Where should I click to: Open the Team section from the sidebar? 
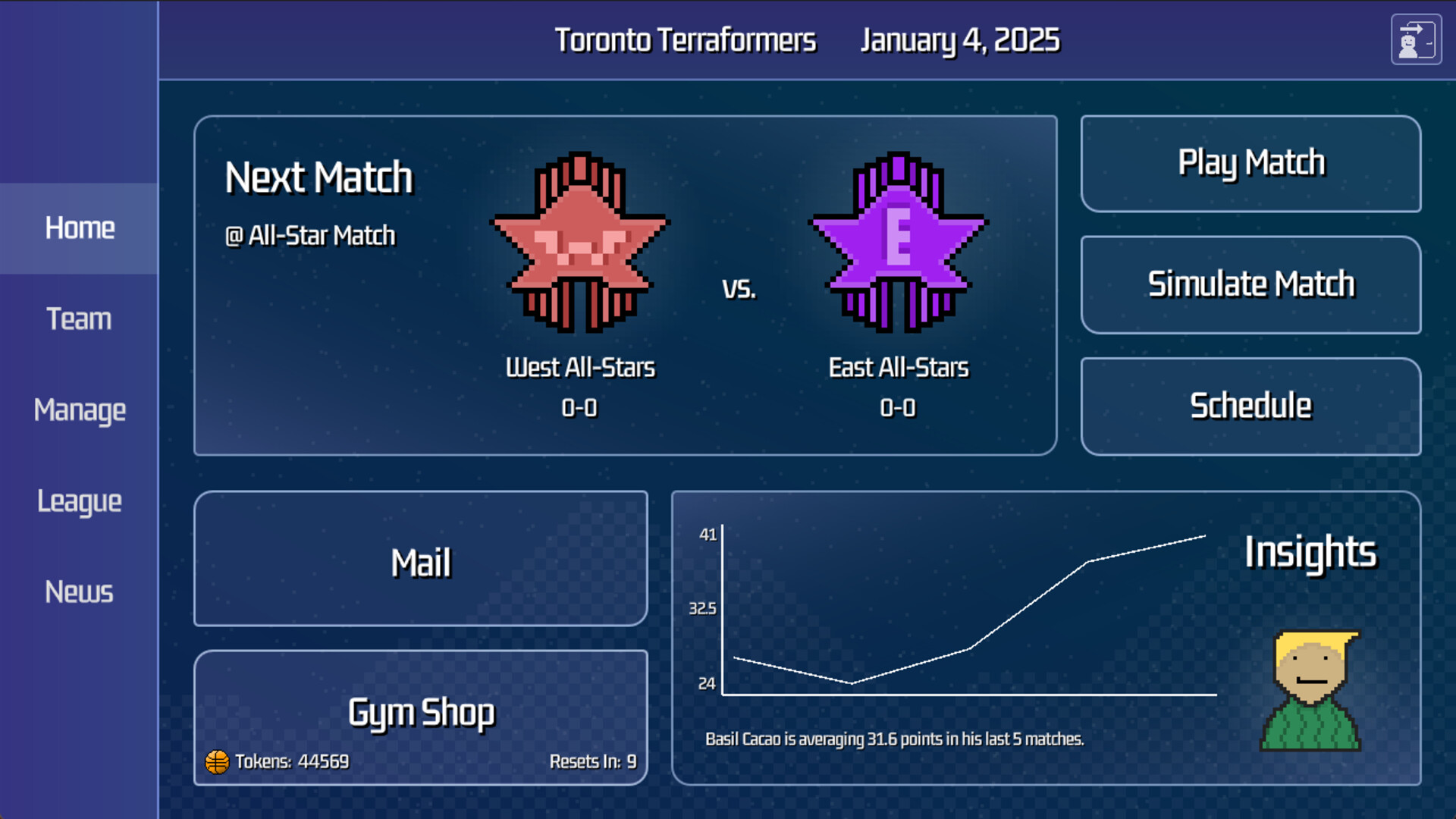pos(79,318)
